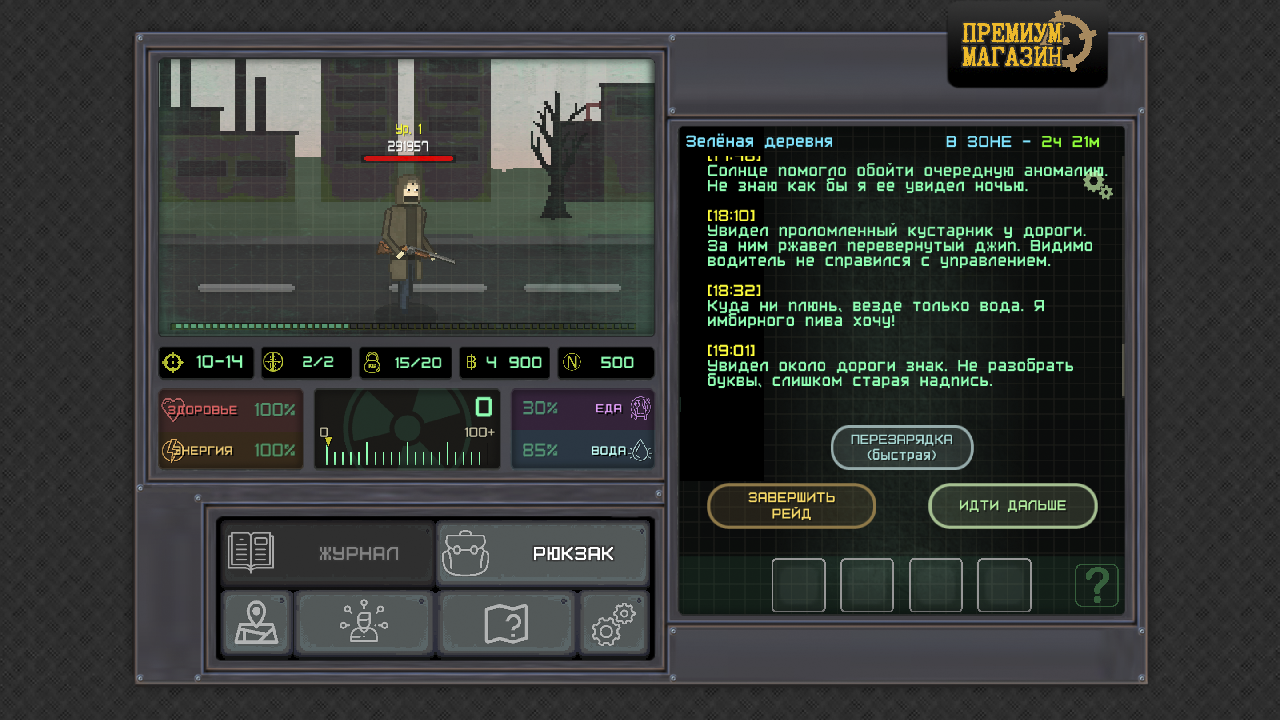The height and width of the screenshot is (720, 1280).
Task: Open the character skills icon
Action: point(364,622)
